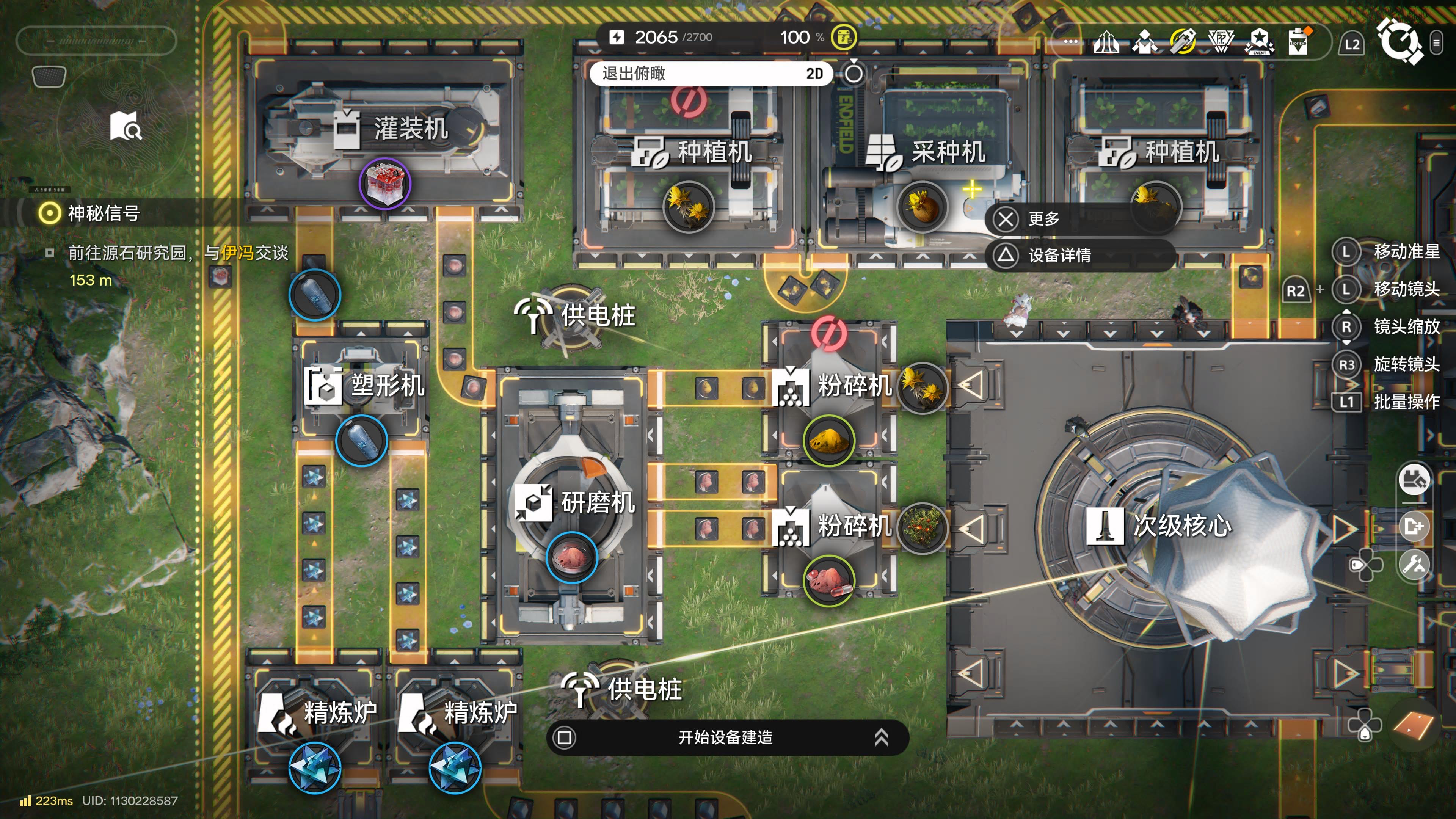Click the power supply yellow indicator icon

click(844, 37)
